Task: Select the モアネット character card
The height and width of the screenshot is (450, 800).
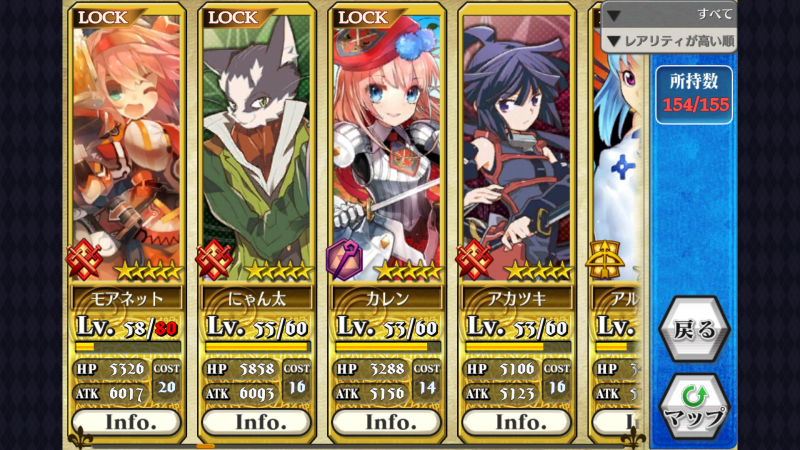Action: 127,150
